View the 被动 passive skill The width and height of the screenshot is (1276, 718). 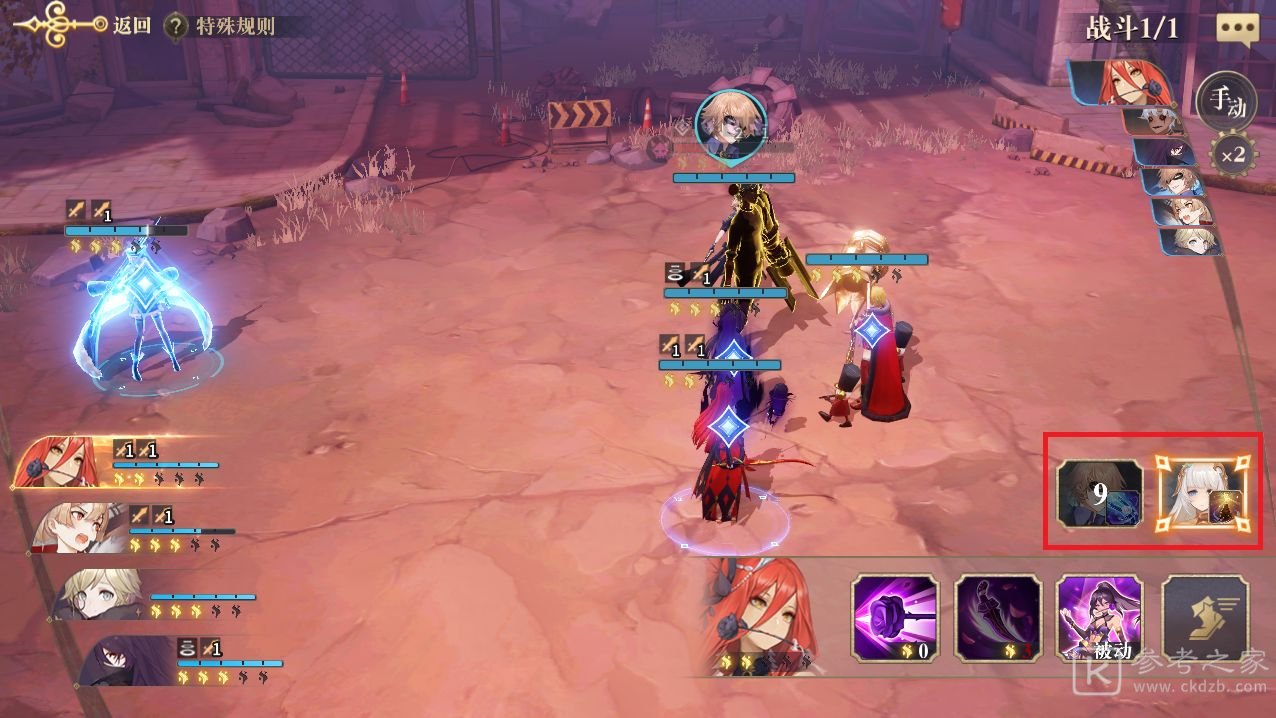tap(1100, 618)
